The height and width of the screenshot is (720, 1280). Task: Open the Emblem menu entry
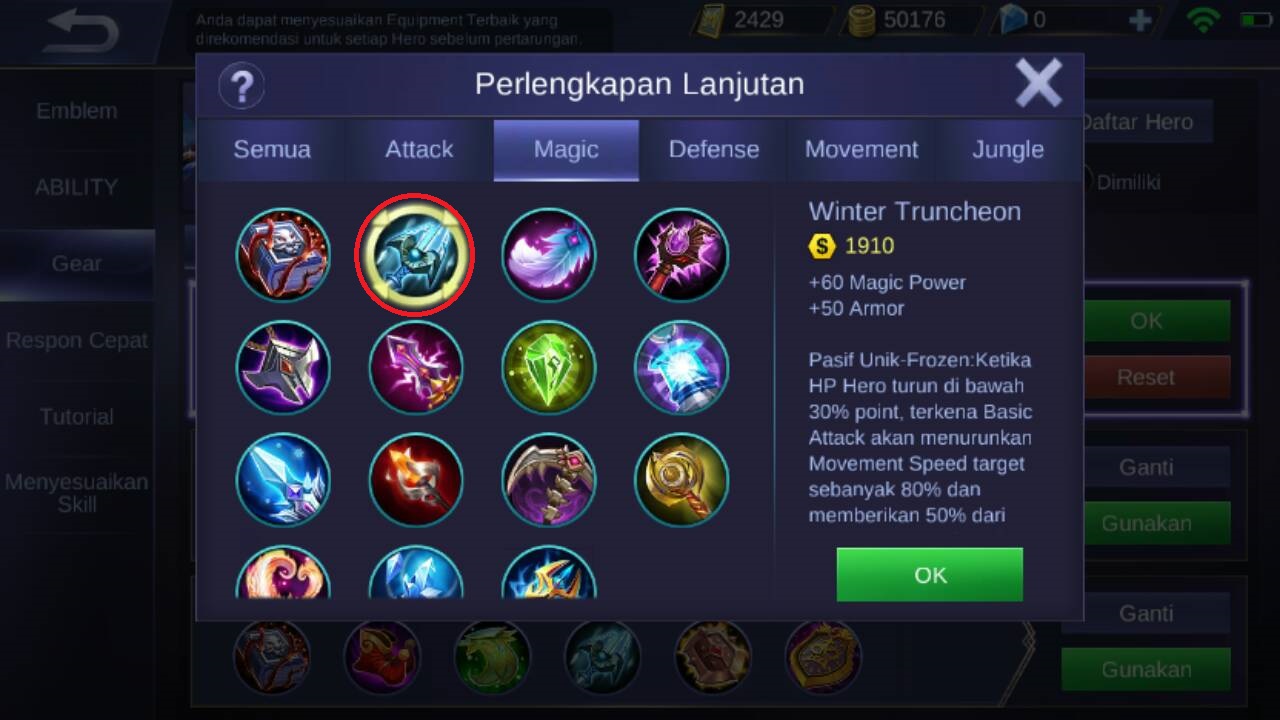pyautogui.click(x=76, y=111)
